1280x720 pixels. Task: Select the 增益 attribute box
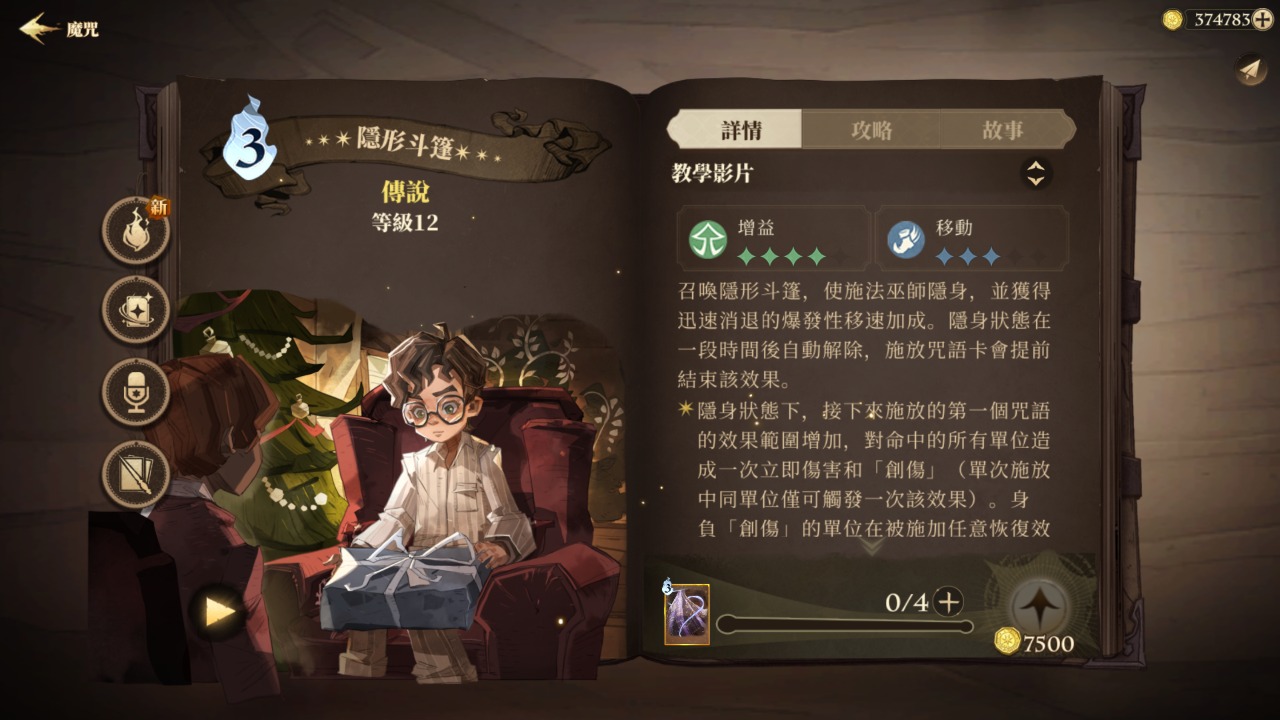pyautogui.click(x=773, y=239)
